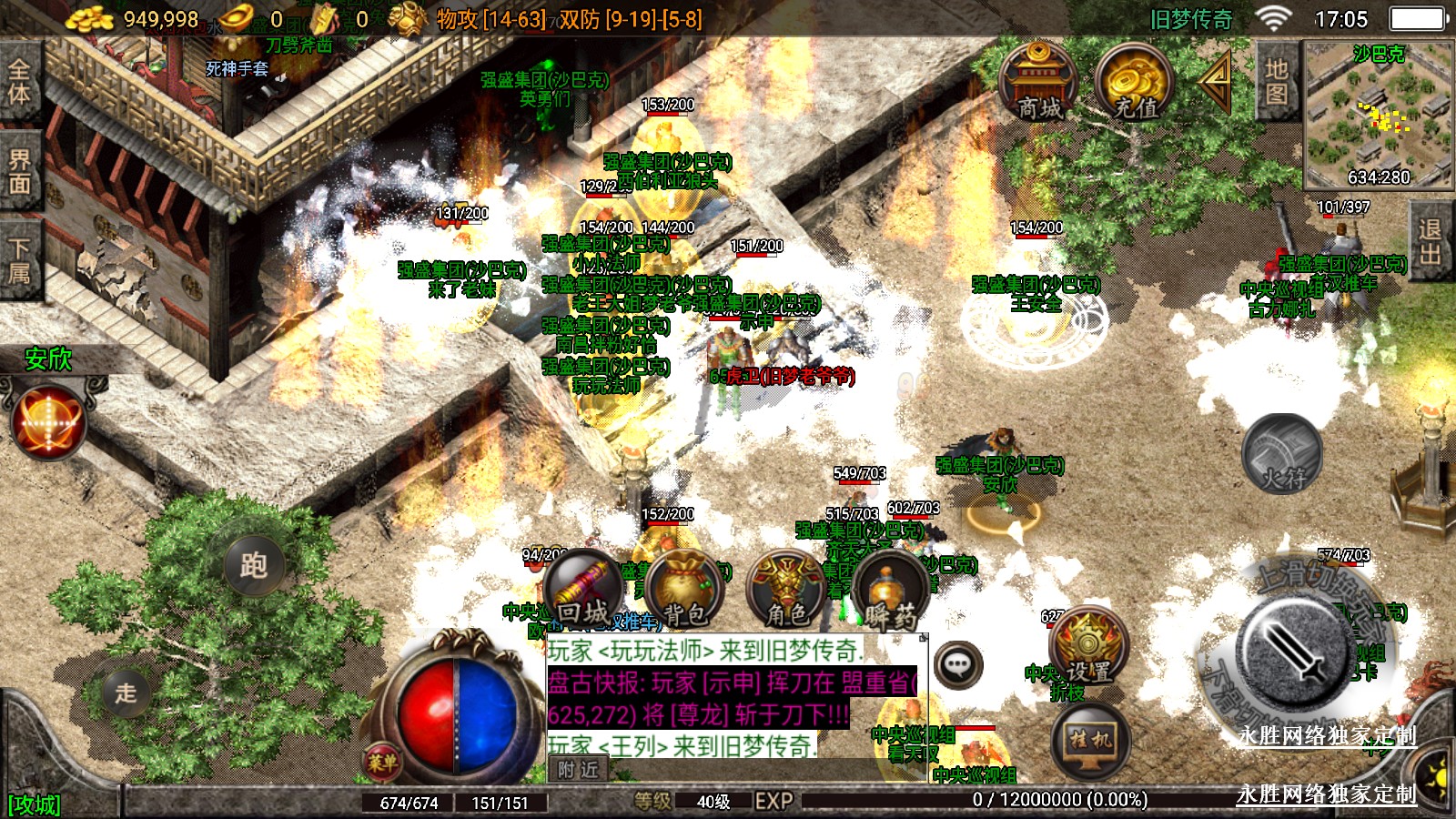This screenshot has width=1456, height=819.
Task: Collapse the top icons with the arrow
Action: [1216, 81]
